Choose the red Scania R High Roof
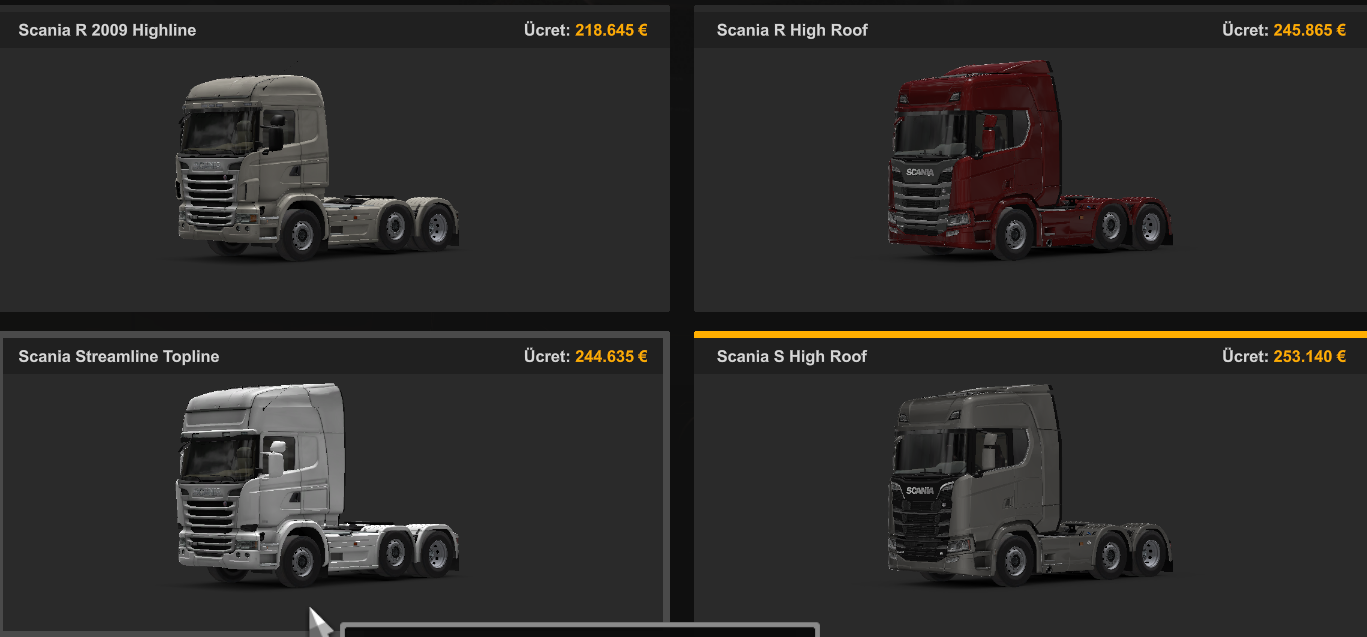This screenshot has height=637, width=1367. point(1028,165)
